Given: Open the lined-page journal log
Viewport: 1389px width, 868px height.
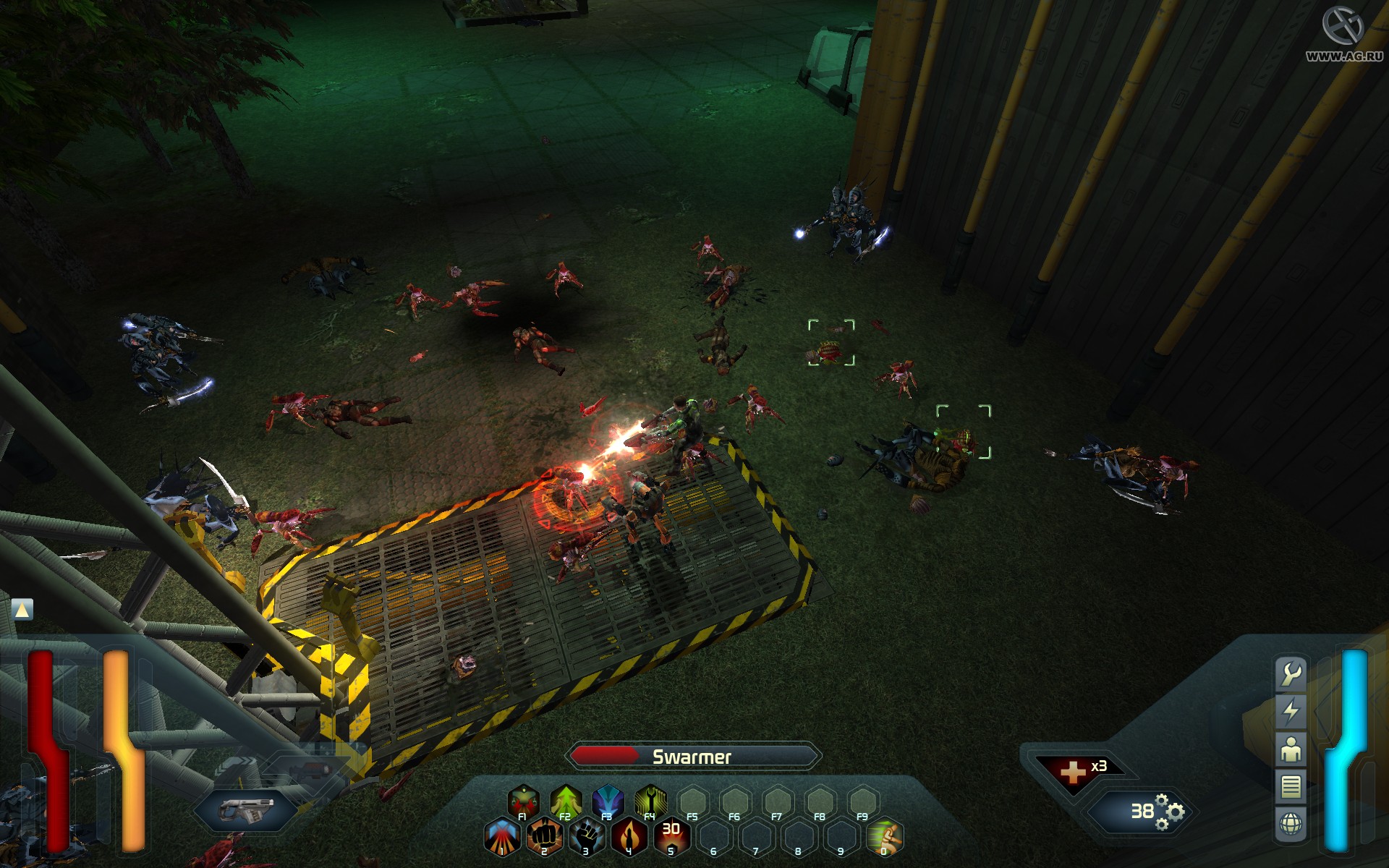Looking at the screenshot, I should click(x=1291, y=786).
